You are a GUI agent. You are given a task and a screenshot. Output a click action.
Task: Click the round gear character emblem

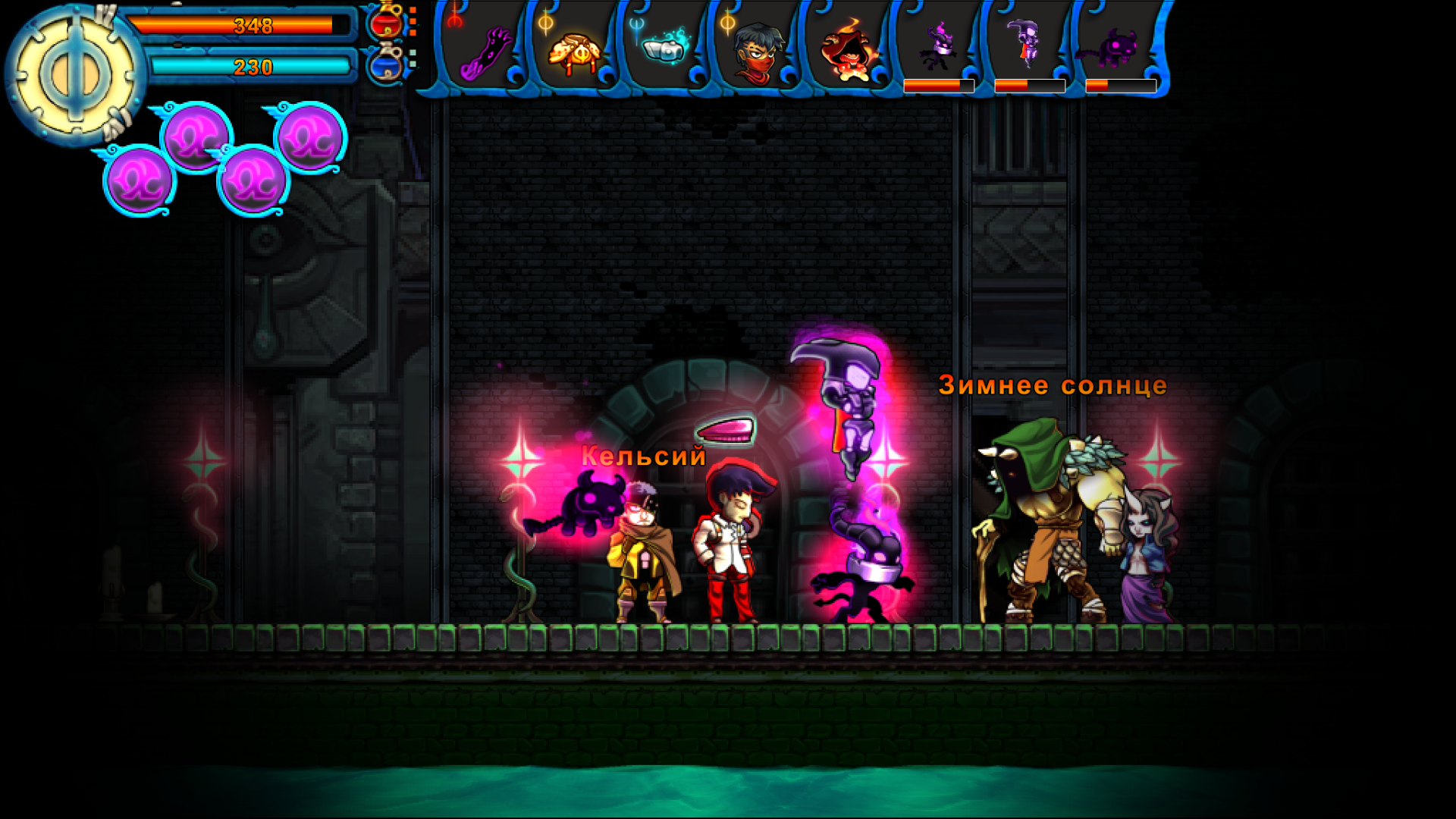[74, 76]
